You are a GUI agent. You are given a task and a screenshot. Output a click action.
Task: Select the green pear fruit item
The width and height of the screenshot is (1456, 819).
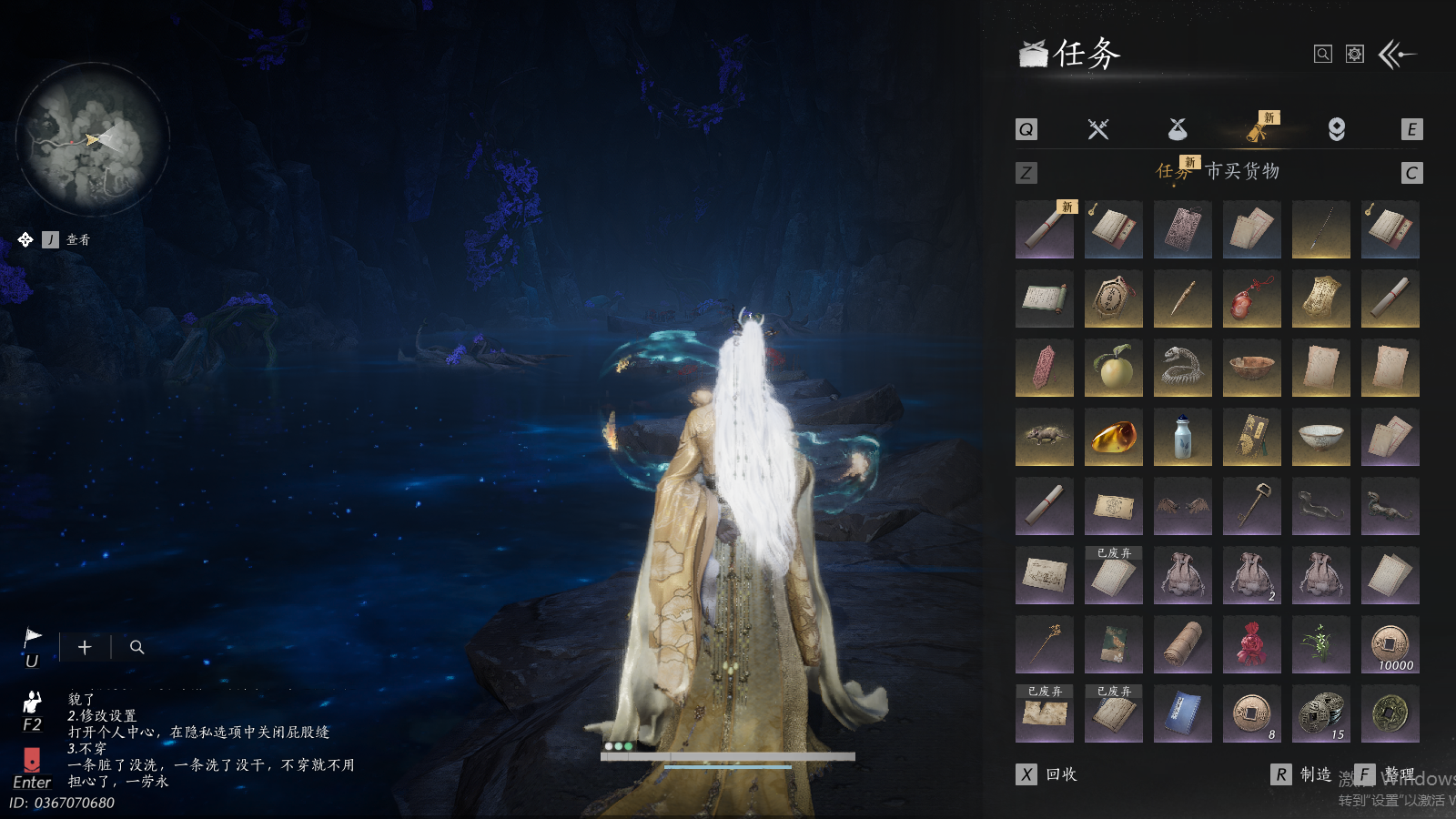1113,368
